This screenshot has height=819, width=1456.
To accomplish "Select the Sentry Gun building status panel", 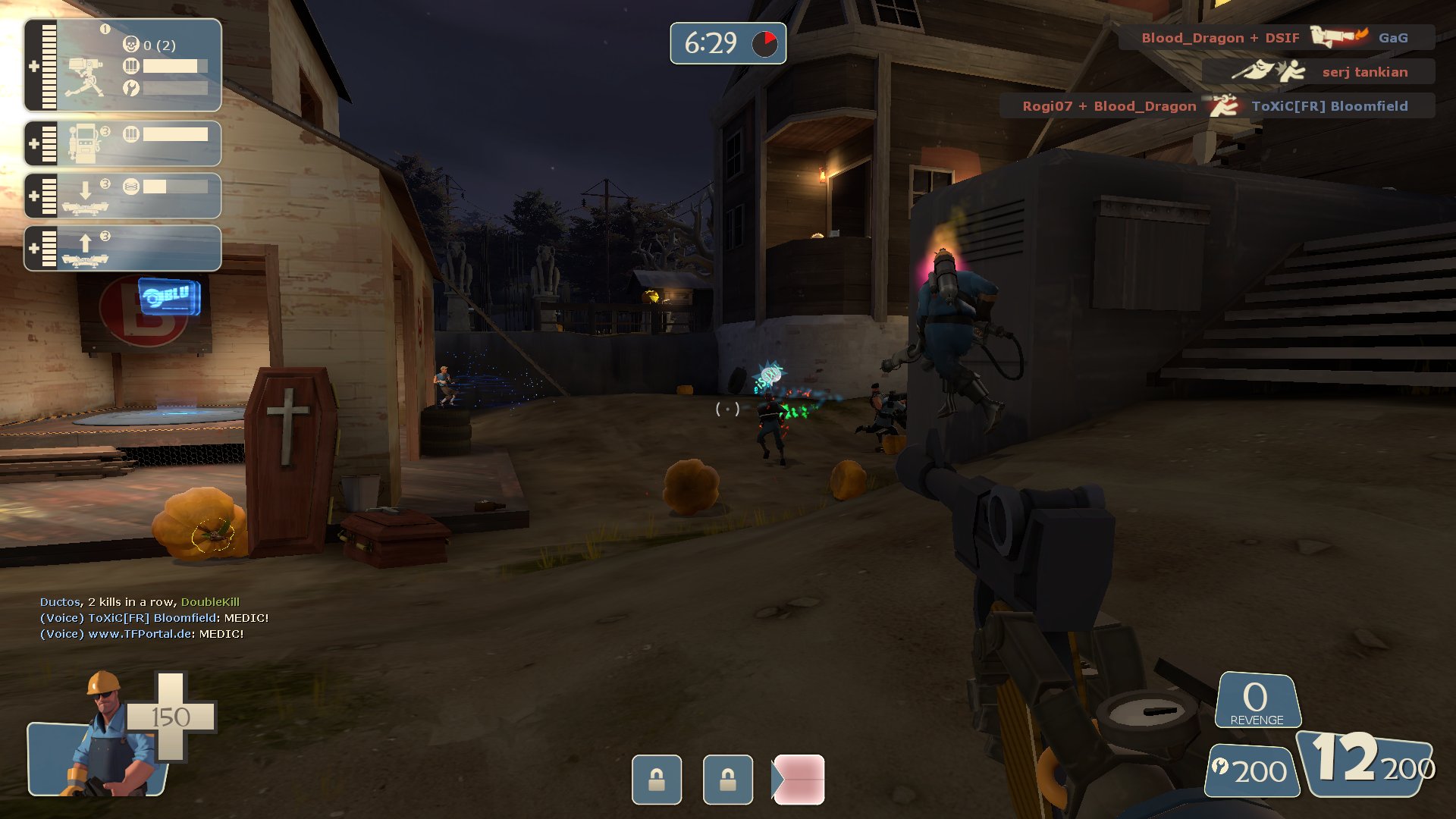I will point(123,66).
